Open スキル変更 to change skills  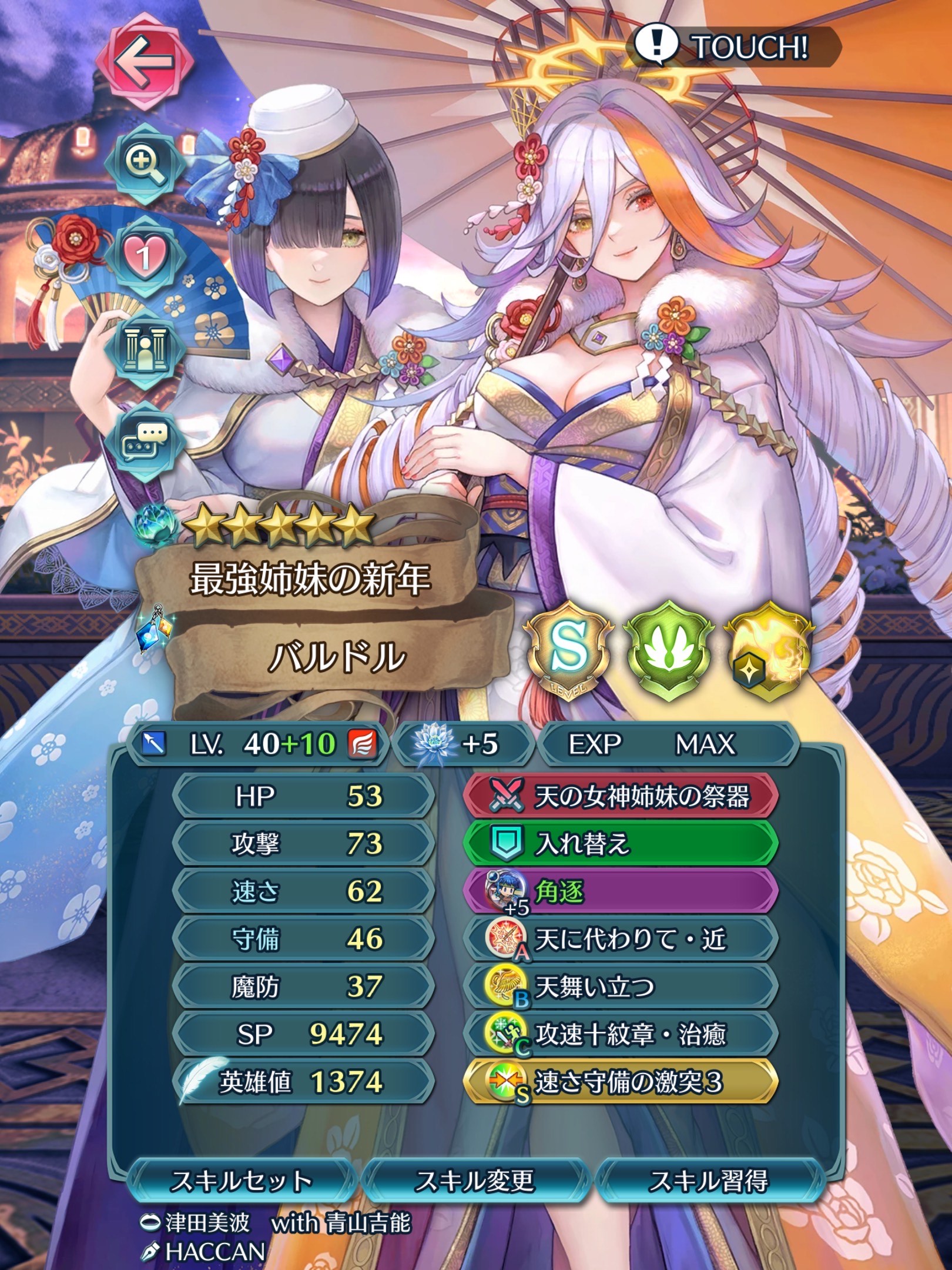tap(475, 1181)
